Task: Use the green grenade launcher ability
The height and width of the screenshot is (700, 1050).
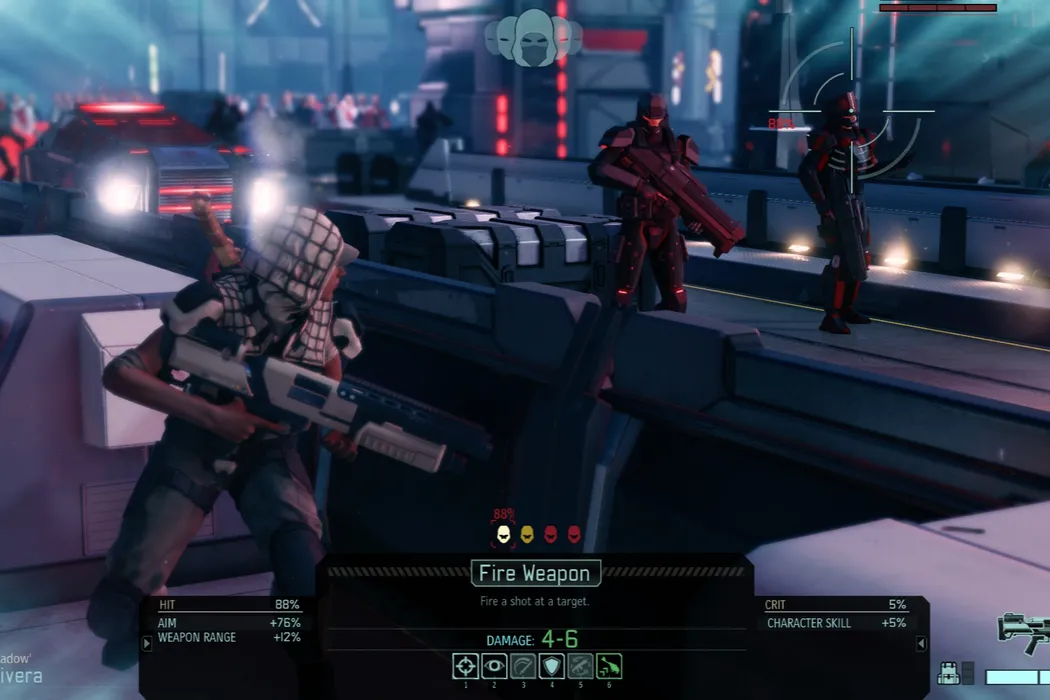Action: pos(609,666)
